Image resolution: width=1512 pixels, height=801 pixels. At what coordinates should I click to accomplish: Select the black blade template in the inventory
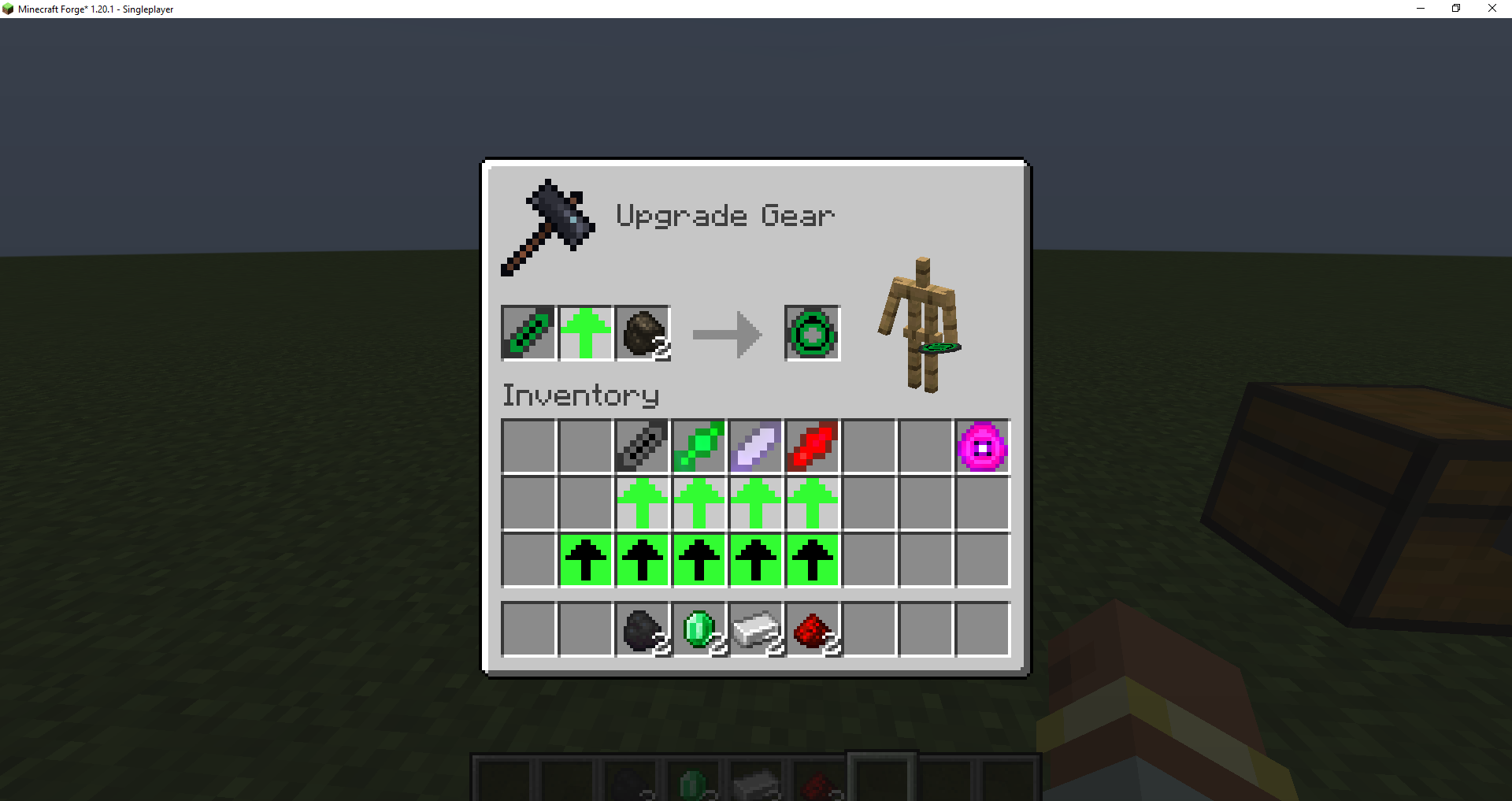tap(641, 447)
